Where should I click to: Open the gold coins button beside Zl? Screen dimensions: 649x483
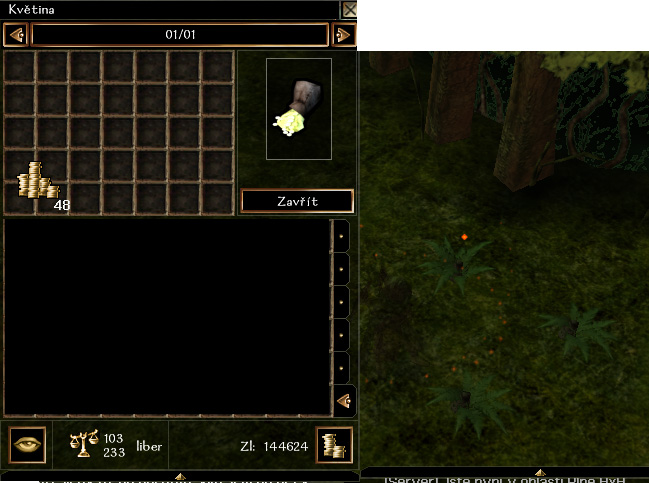333,445
